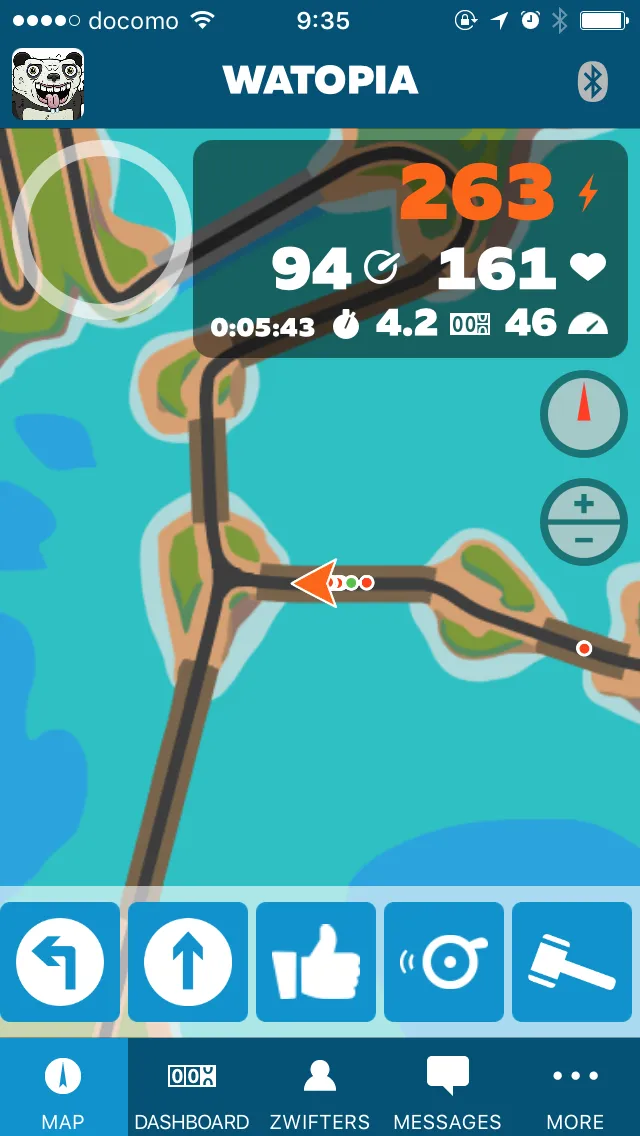Tap the translucent circle map control
The image size is (640, 1136).
click(100, 229)
